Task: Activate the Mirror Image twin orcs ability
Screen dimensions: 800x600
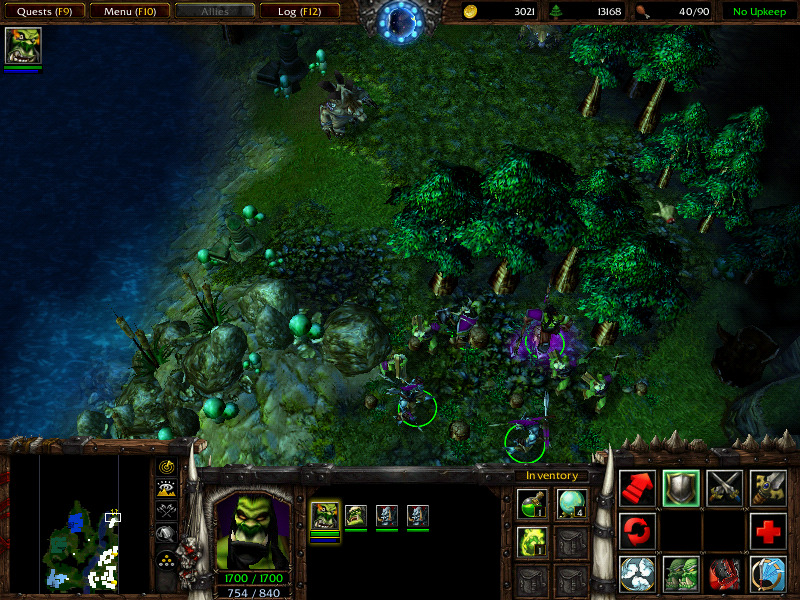Action: [681, 574]
